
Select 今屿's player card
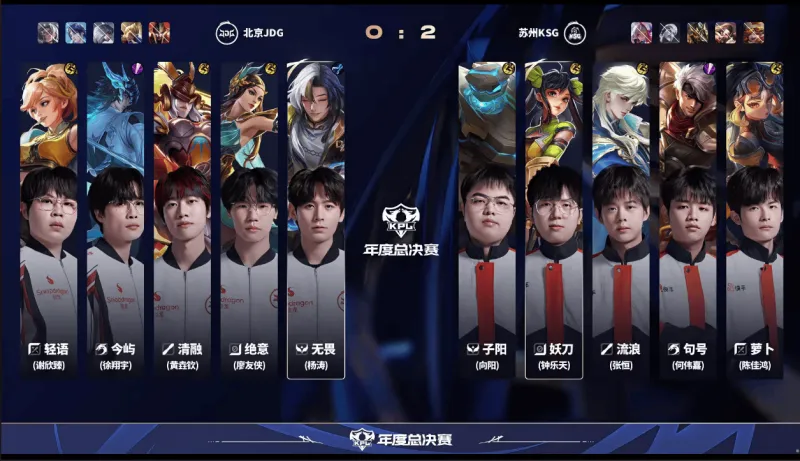click(x=115, y=220)
